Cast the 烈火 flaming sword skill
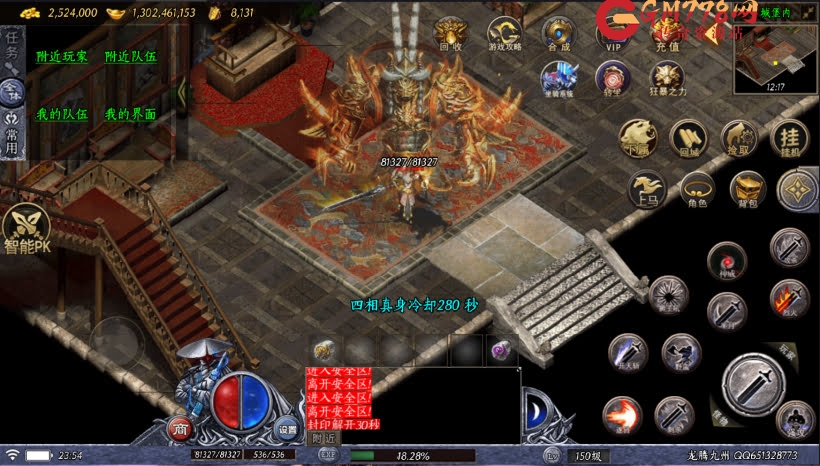 pyautogui.click(x=789, y=298)
